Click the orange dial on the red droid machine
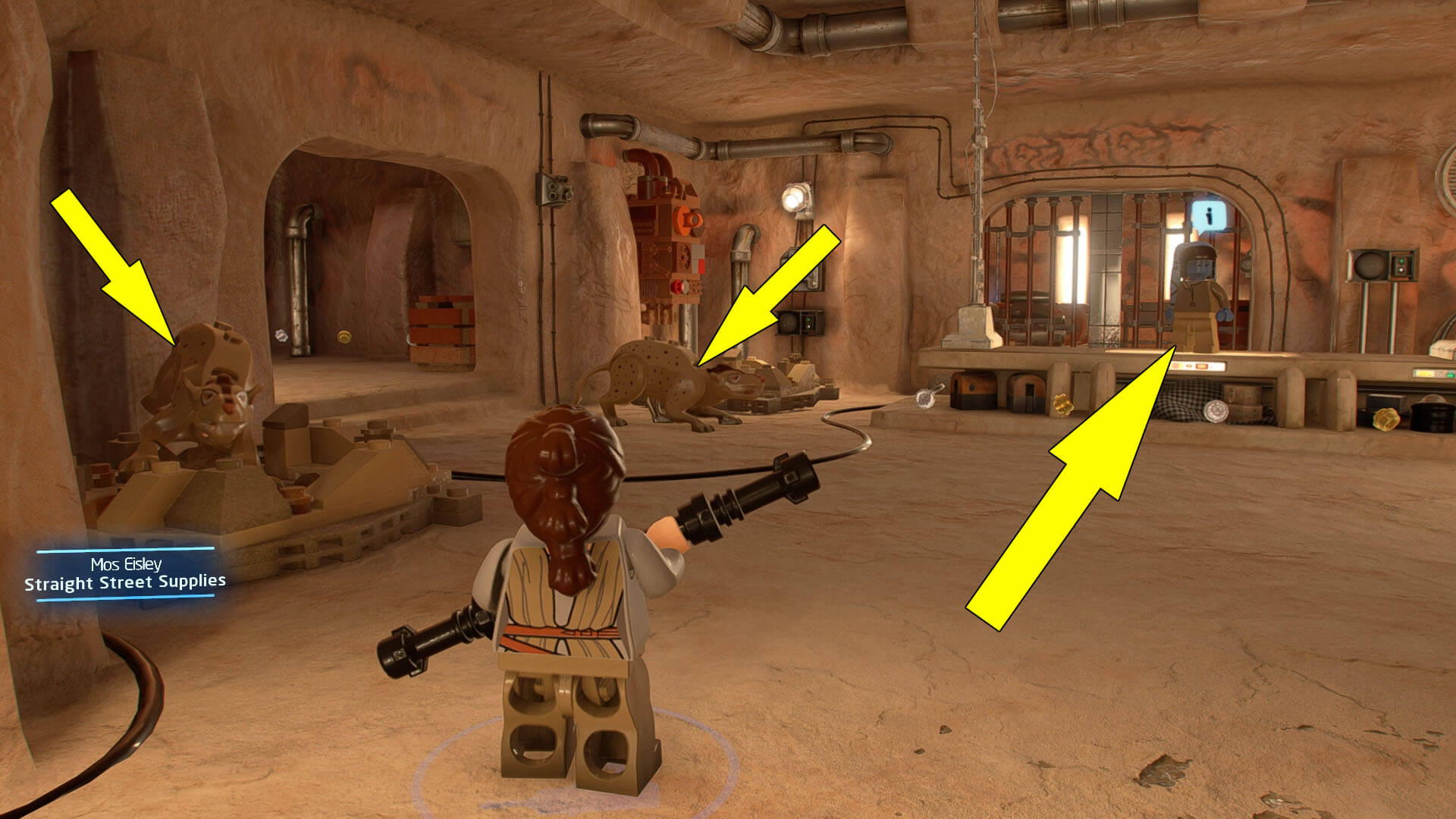Viewport: 1456px width, 819px height. point(689,221)
